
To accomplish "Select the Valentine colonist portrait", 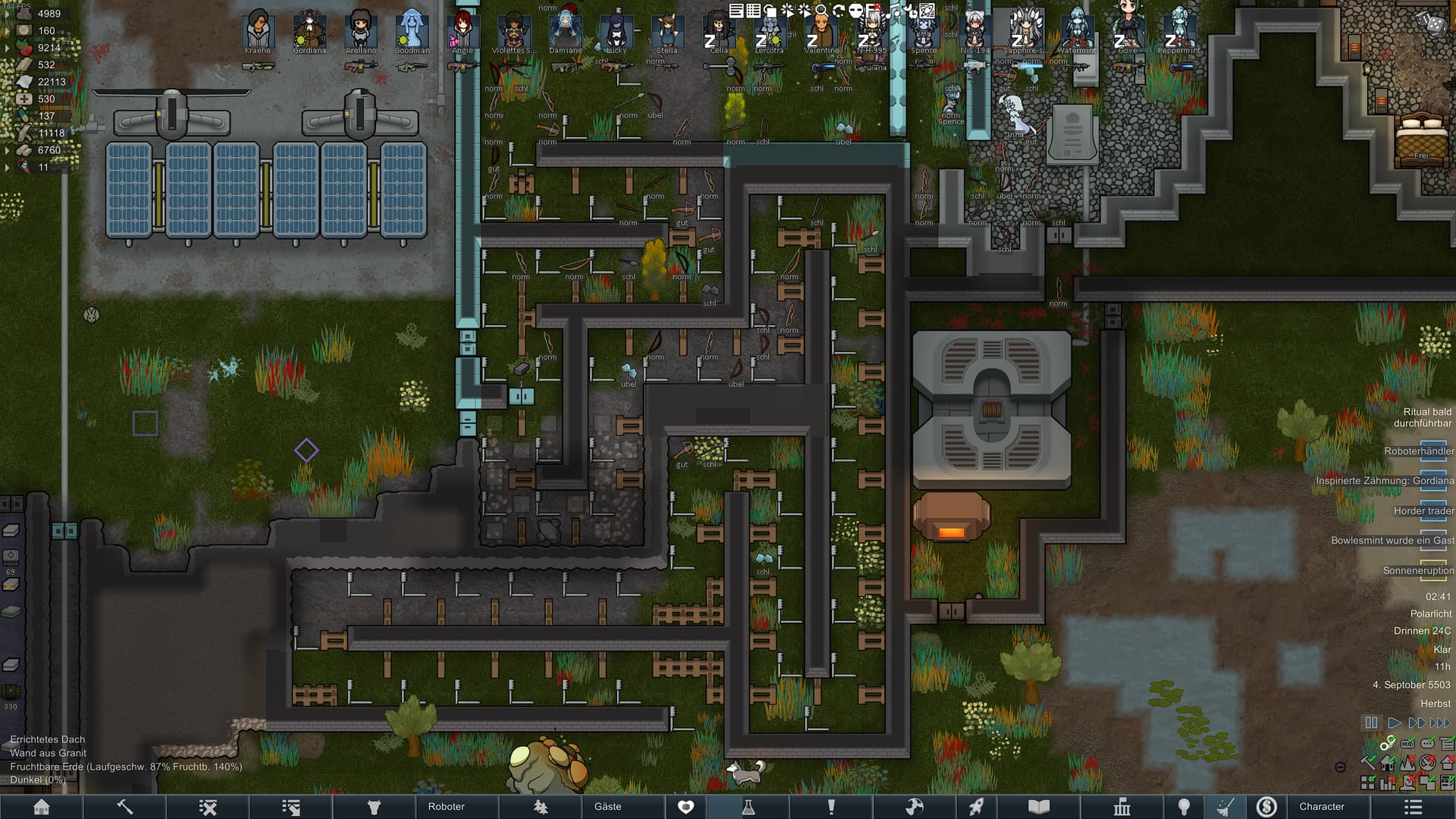I will tap(821, 32).
